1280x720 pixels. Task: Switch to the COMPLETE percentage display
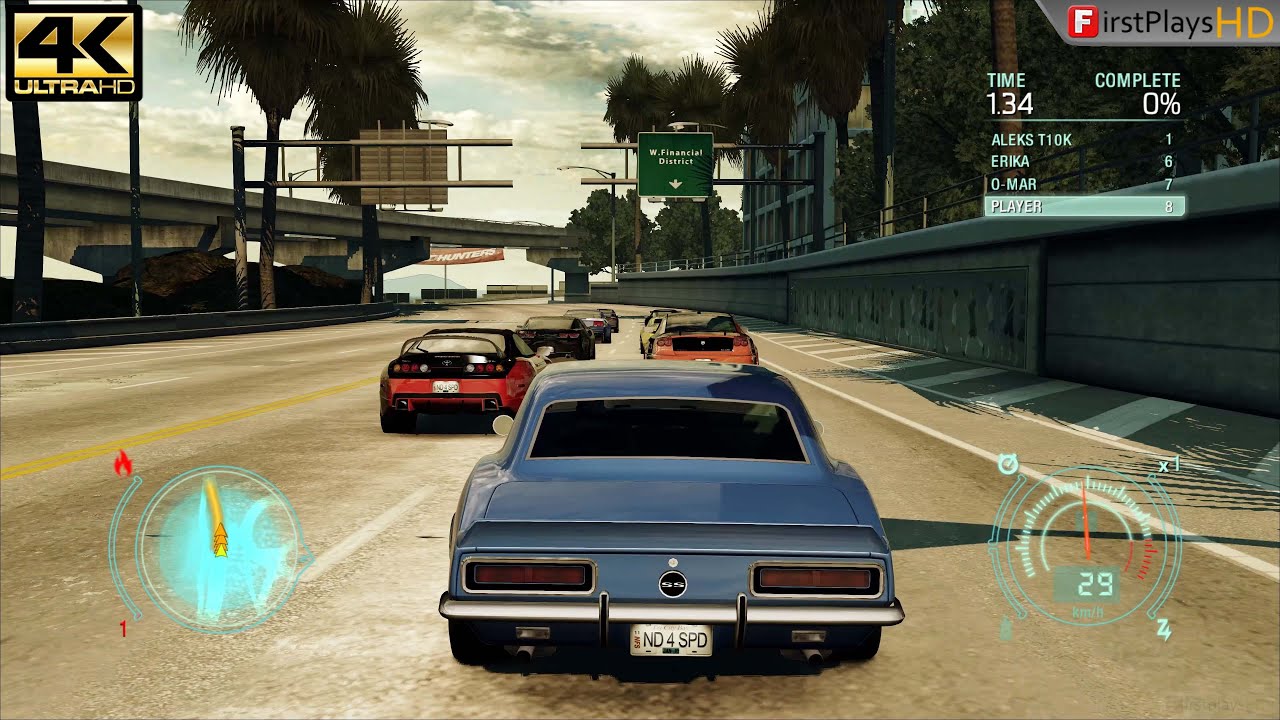pos(1164,103)
